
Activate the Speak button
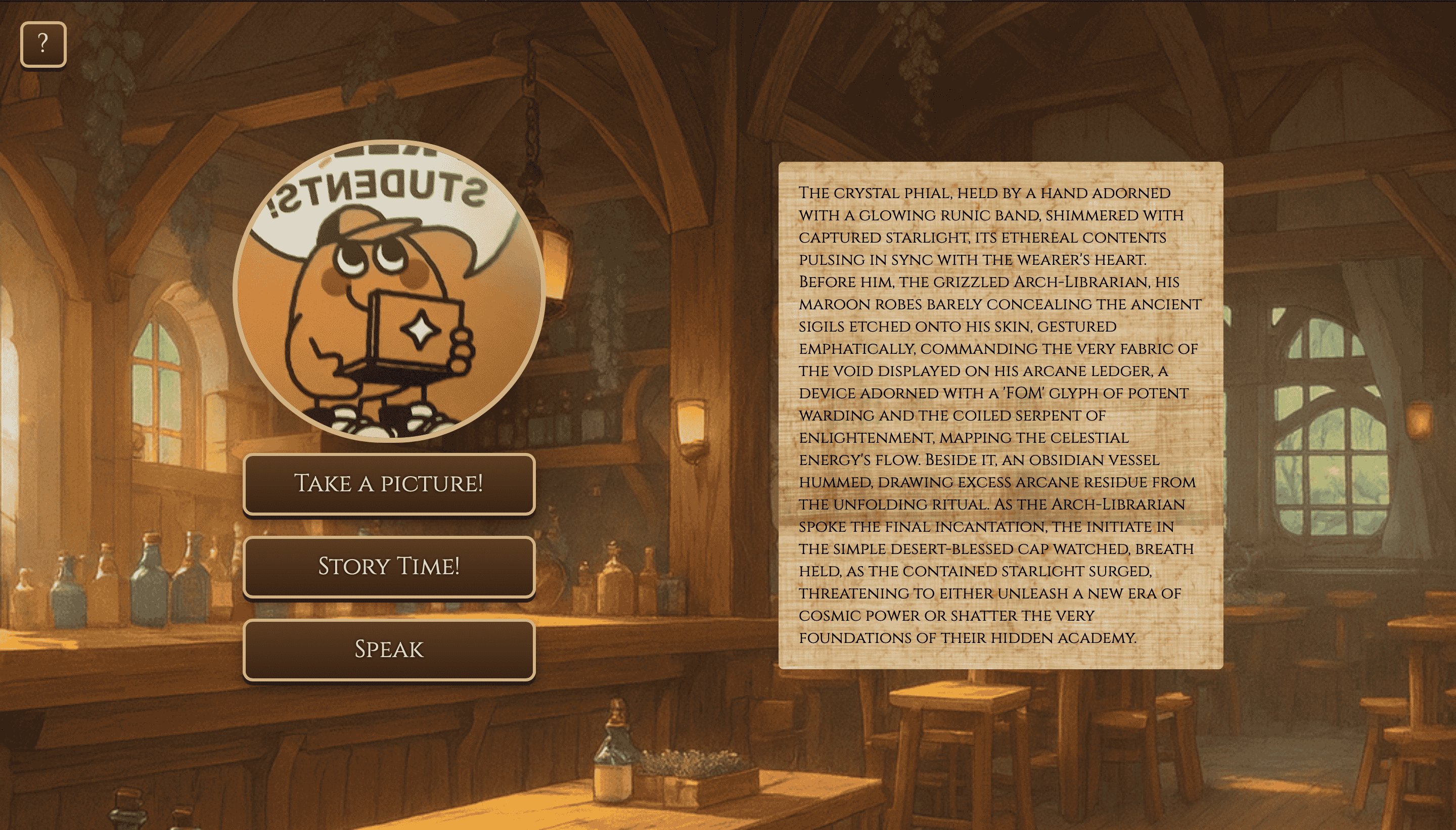tap(389, 650)
